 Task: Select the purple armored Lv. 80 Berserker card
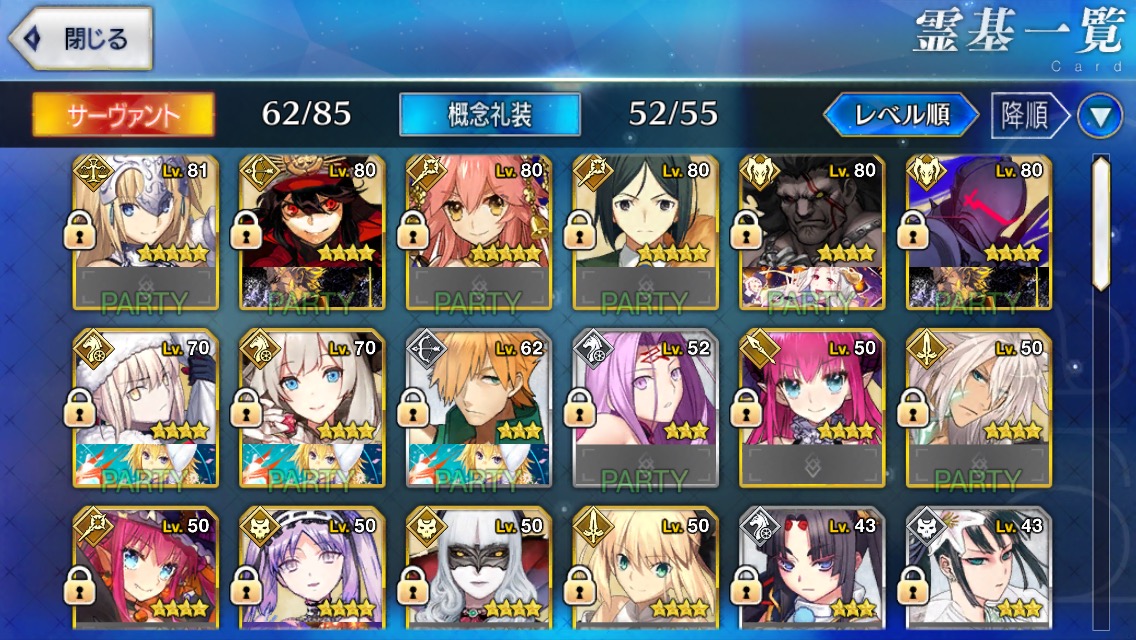click(x=978, y=232)
